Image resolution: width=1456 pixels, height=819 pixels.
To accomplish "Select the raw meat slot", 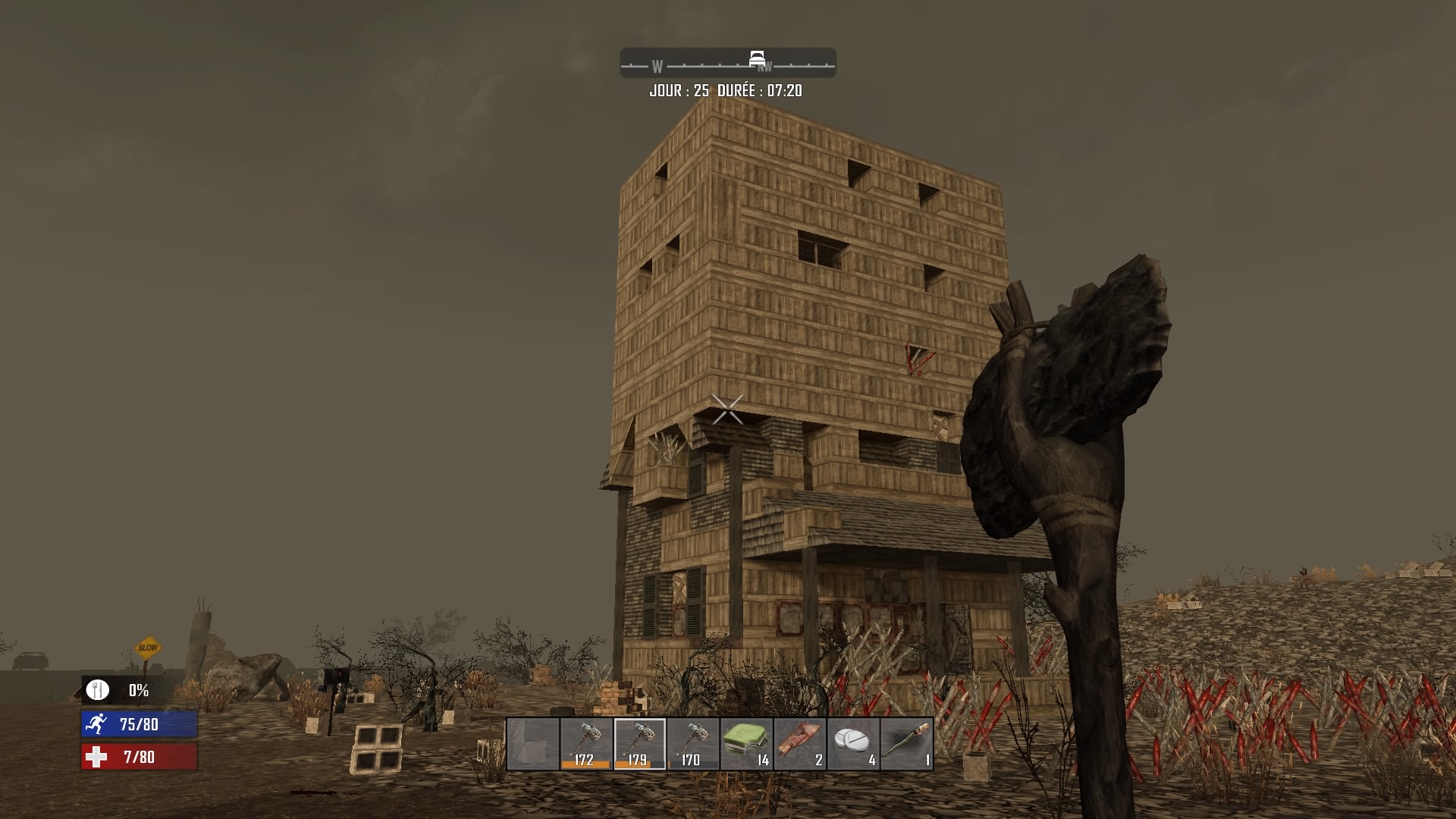I will pyautogui.click(x=800, y=744).
